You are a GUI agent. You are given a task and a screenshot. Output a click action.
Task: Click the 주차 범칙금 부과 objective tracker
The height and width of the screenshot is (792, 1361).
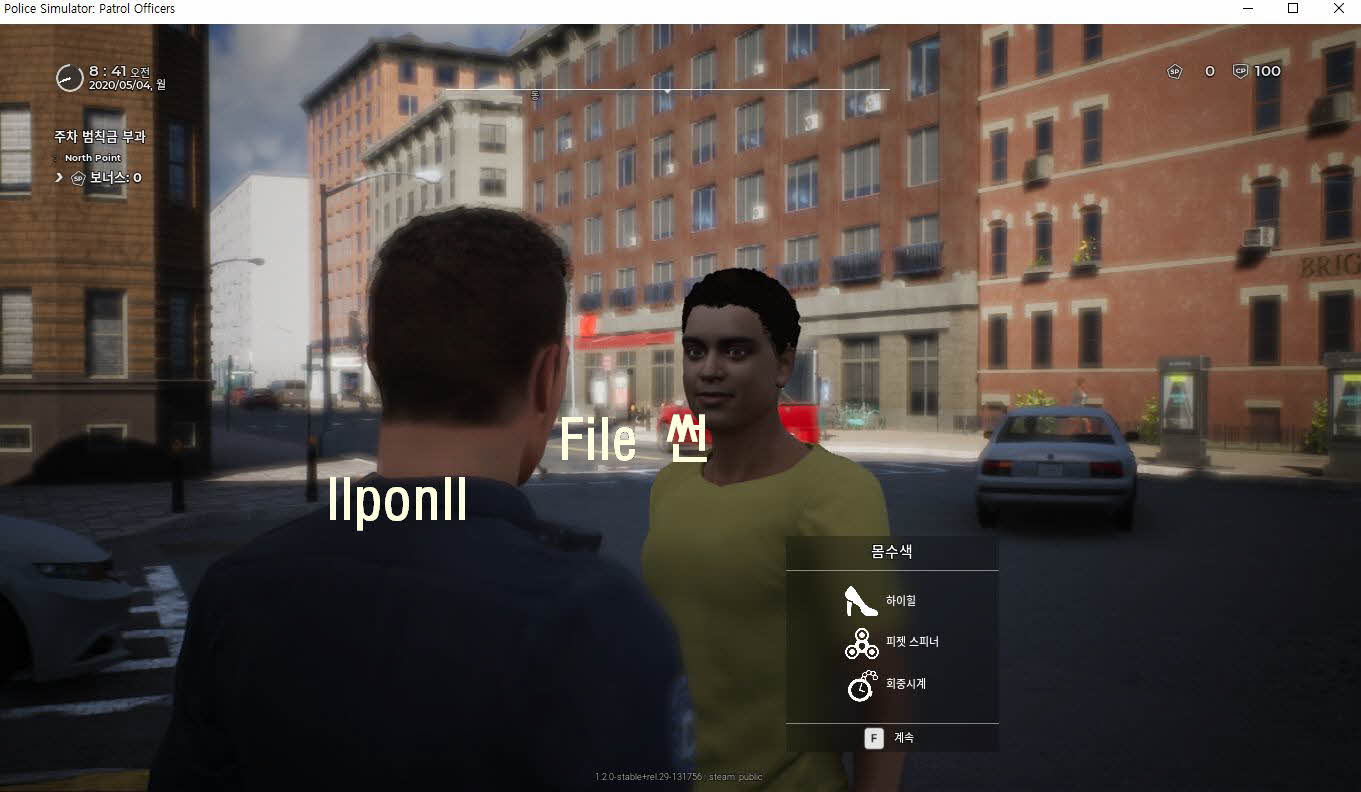coord(100,136)
